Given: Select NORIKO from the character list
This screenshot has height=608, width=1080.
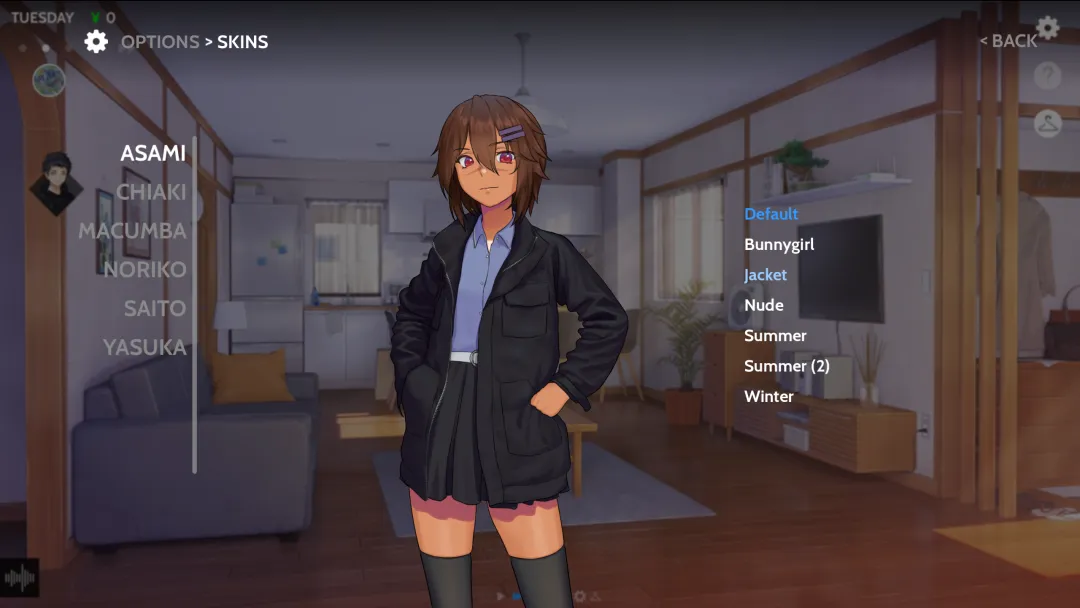Looking at the screenshot, I should tap(145, 270).
